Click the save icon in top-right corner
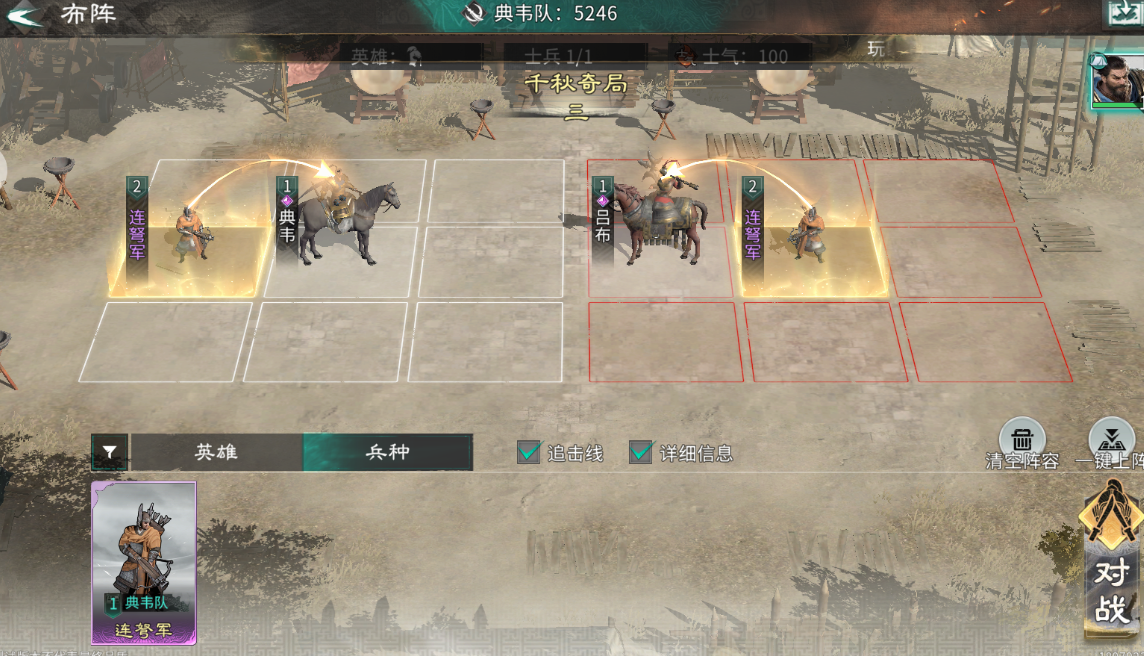 tap(1122, 13)
